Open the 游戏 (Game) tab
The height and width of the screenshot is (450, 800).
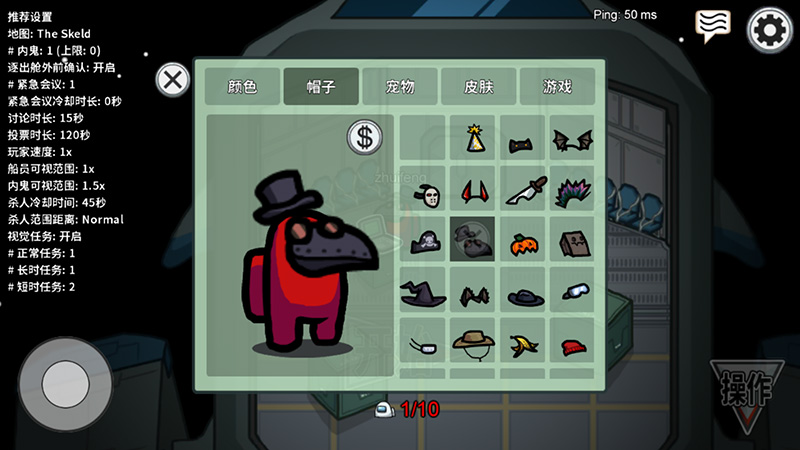[x=557, y=86]
